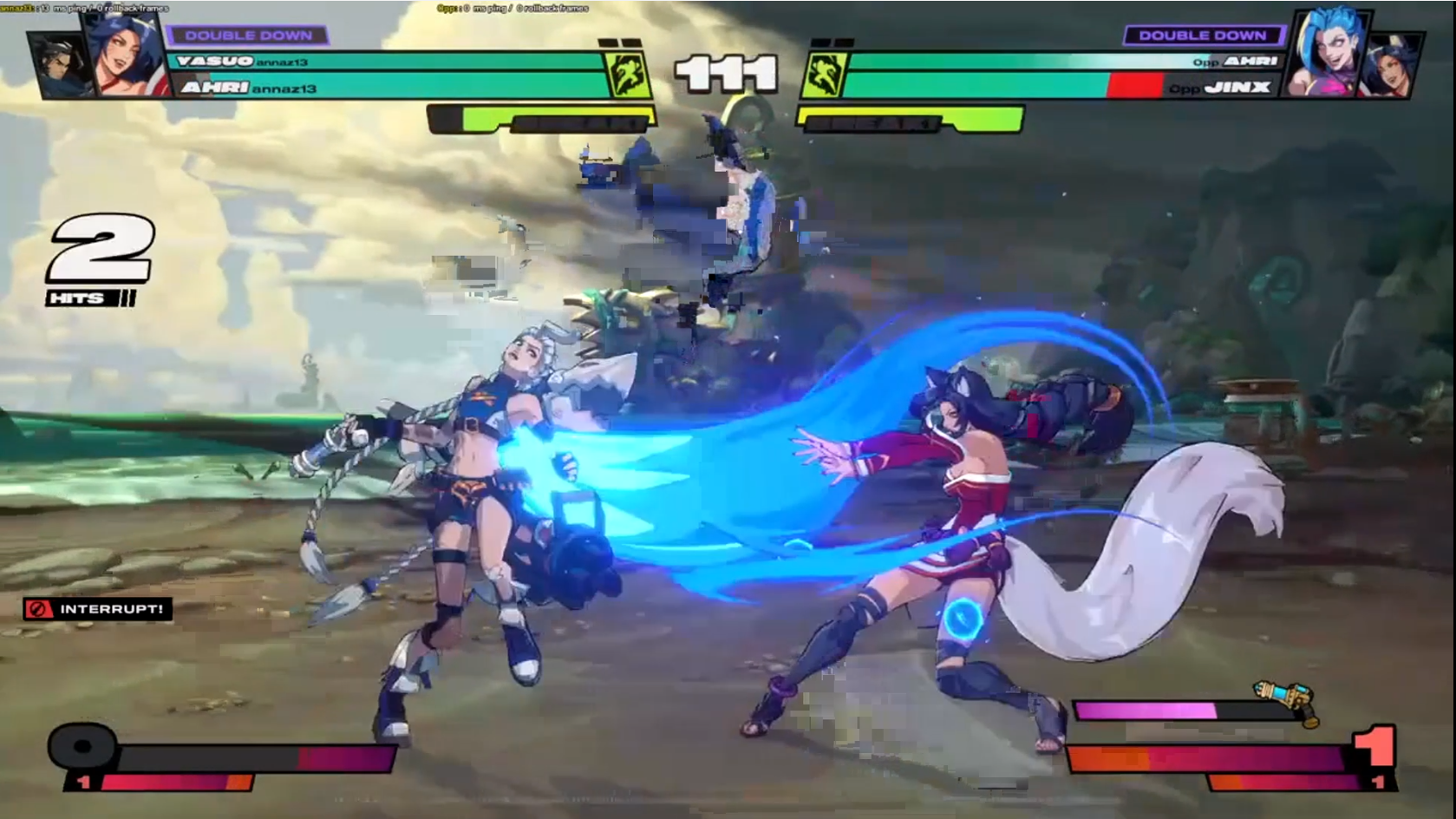Click the left team's Double Down label

pyautogui.click(x=248, y=36)
